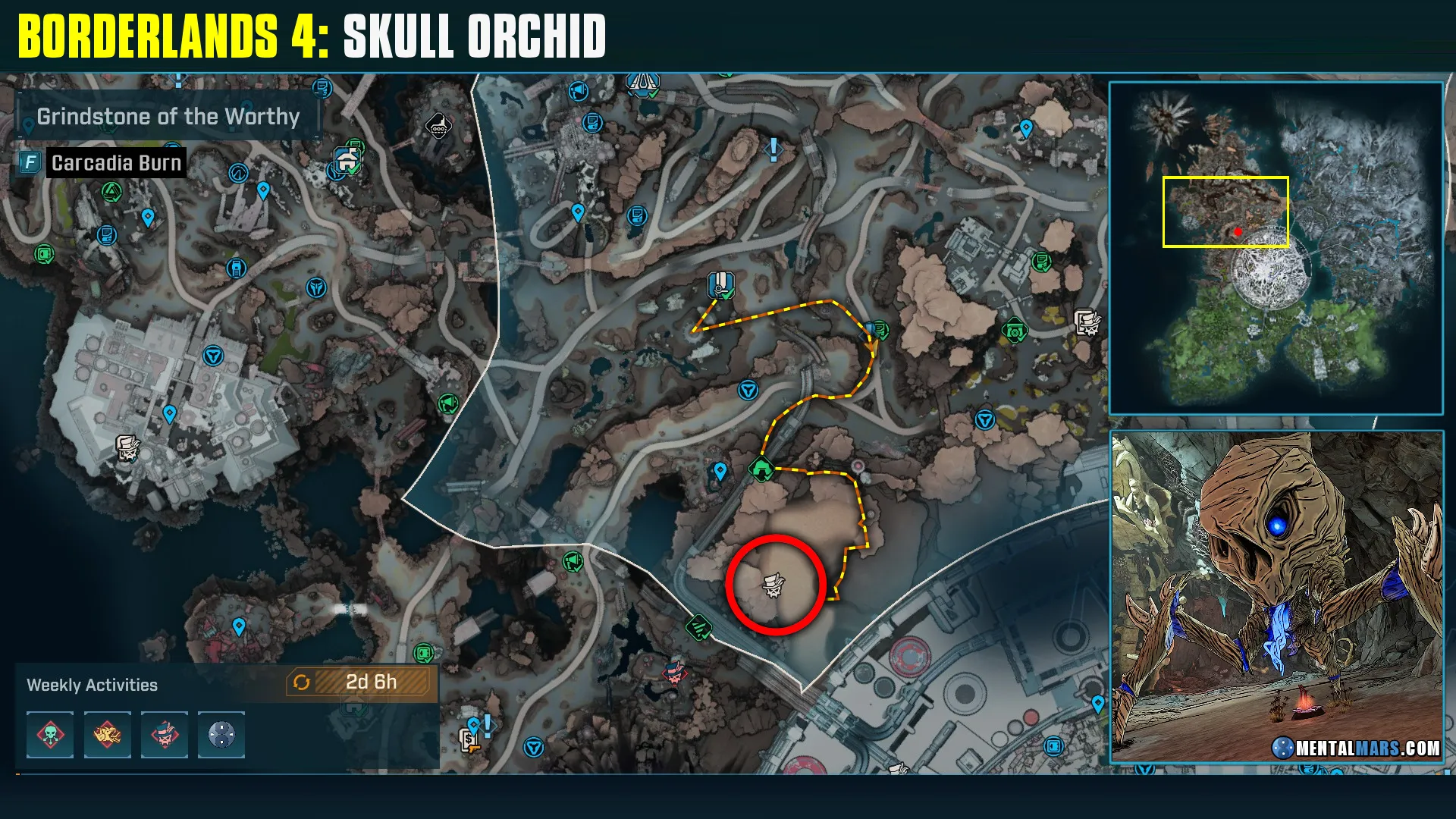Toggle the winged-creature weekly activity icon
This screenshot has height=819, width=1456.
pos(107,735)
